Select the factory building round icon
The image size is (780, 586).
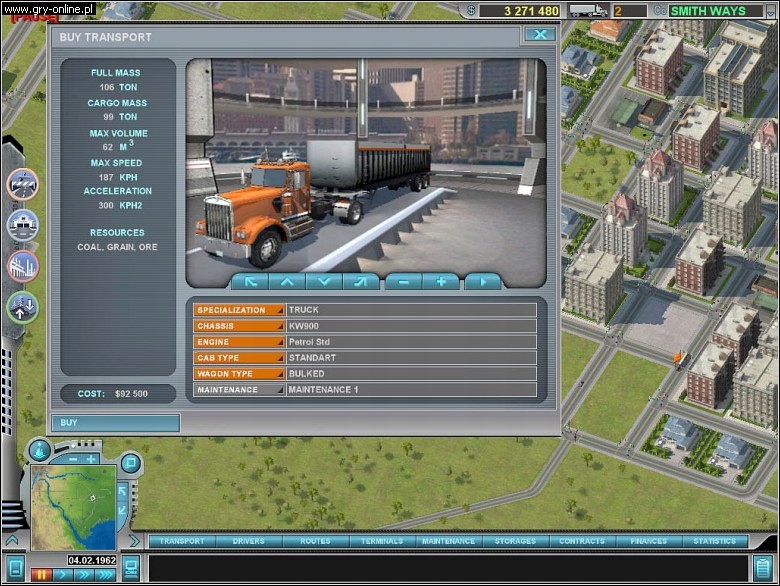(x=22, y=266)
